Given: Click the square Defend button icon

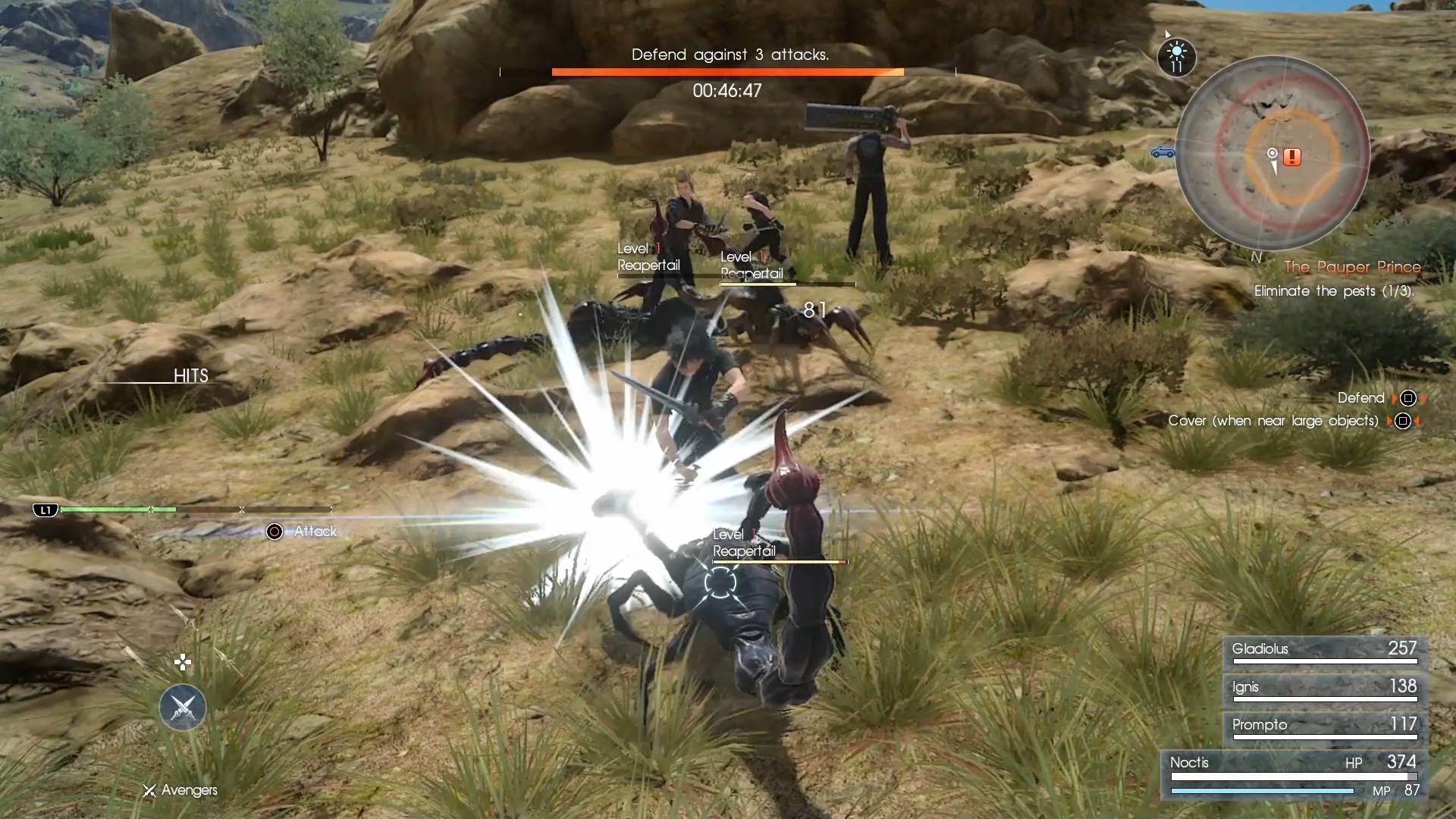Looking at the screenshot, I should (1409, 397).
